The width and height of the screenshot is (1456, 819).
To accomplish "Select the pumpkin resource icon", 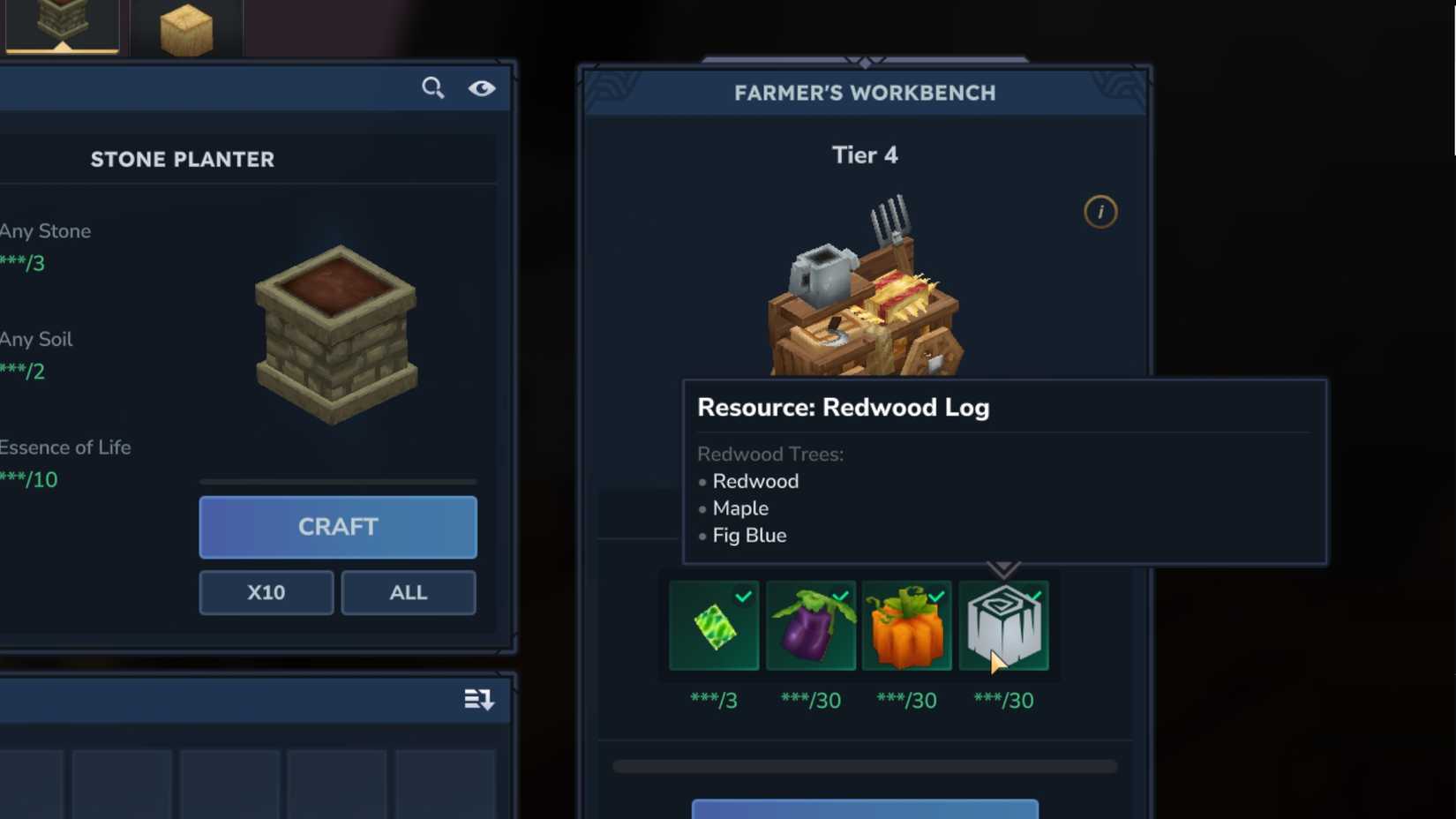I will click(907, 626).
